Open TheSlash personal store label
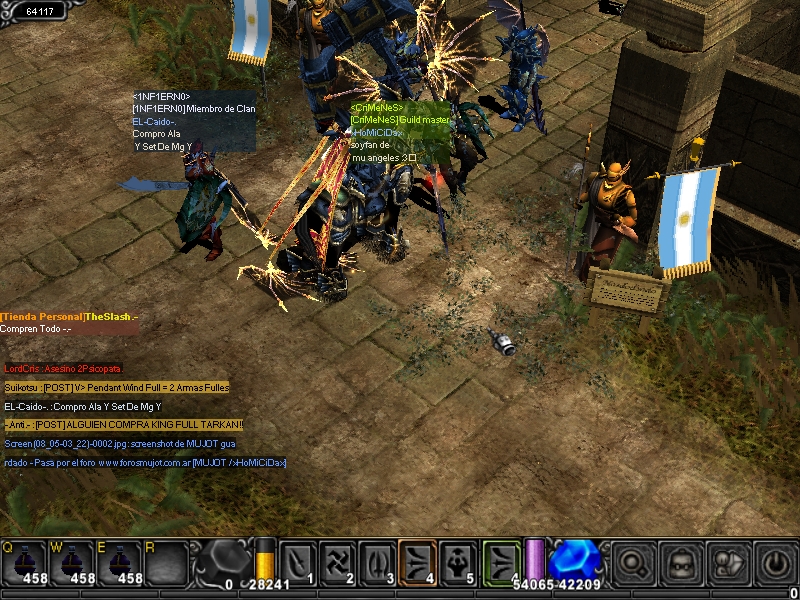 click(69, 317)
